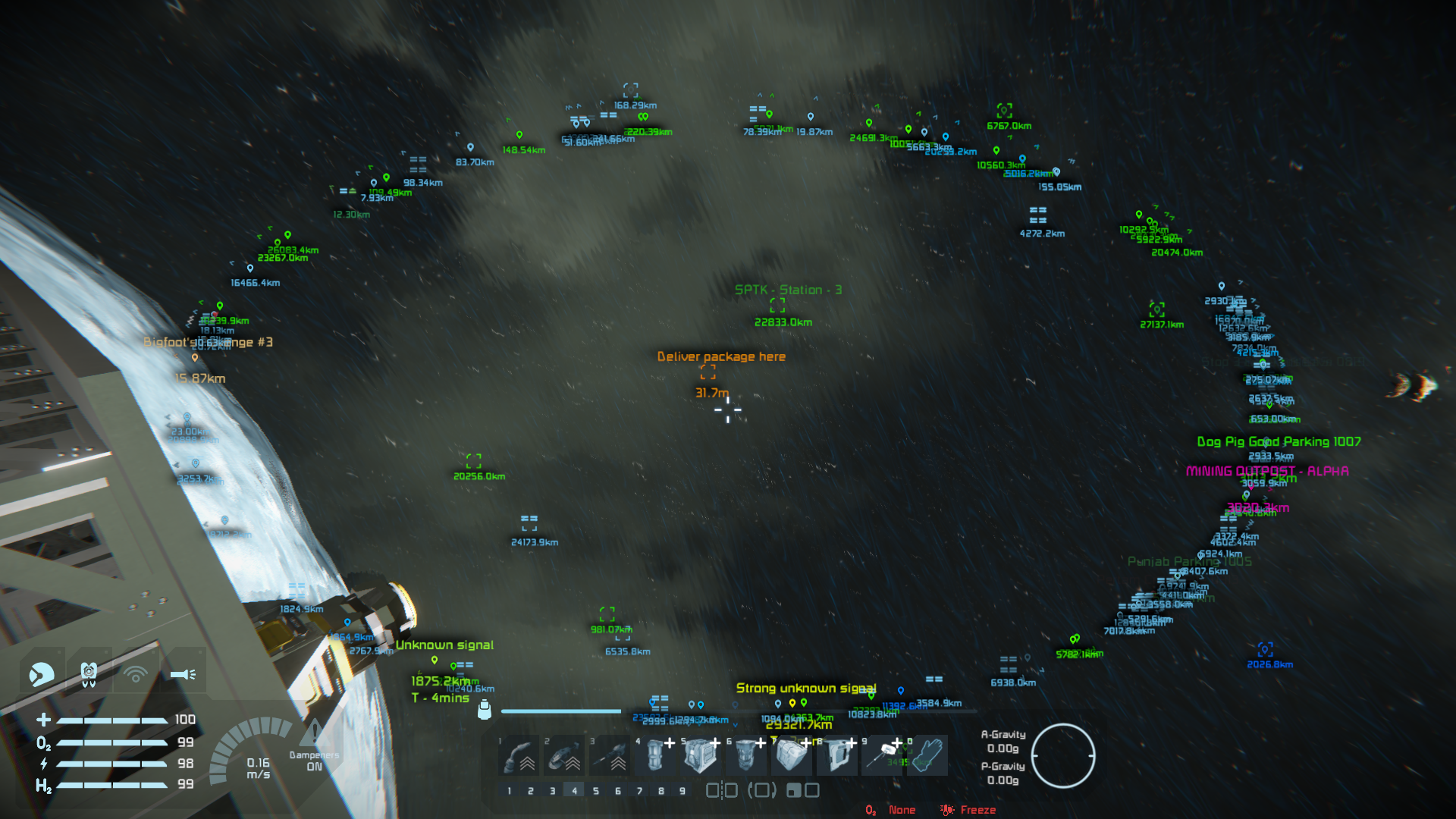Choose the hand drill slot

tap(610, 755)
